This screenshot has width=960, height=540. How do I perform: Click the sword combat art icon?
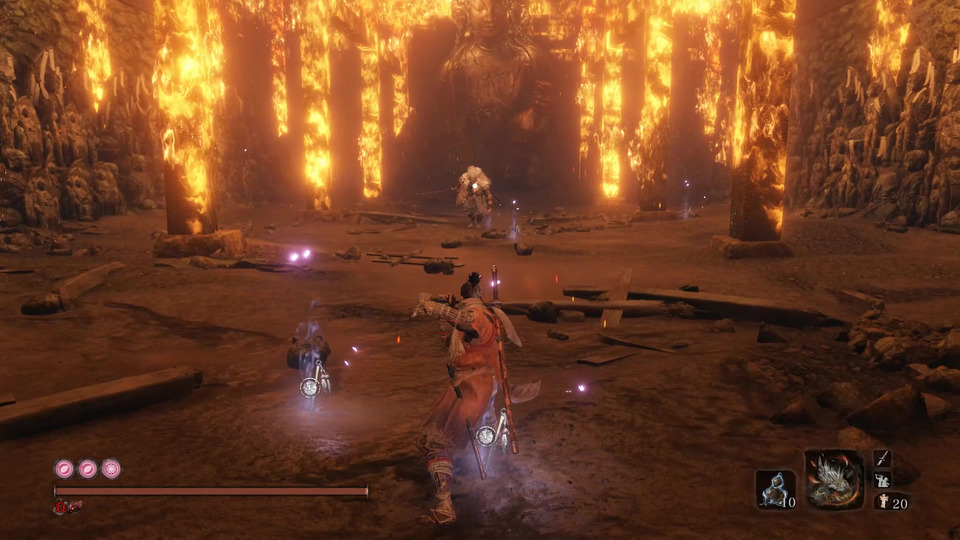[x=882, y=458]
